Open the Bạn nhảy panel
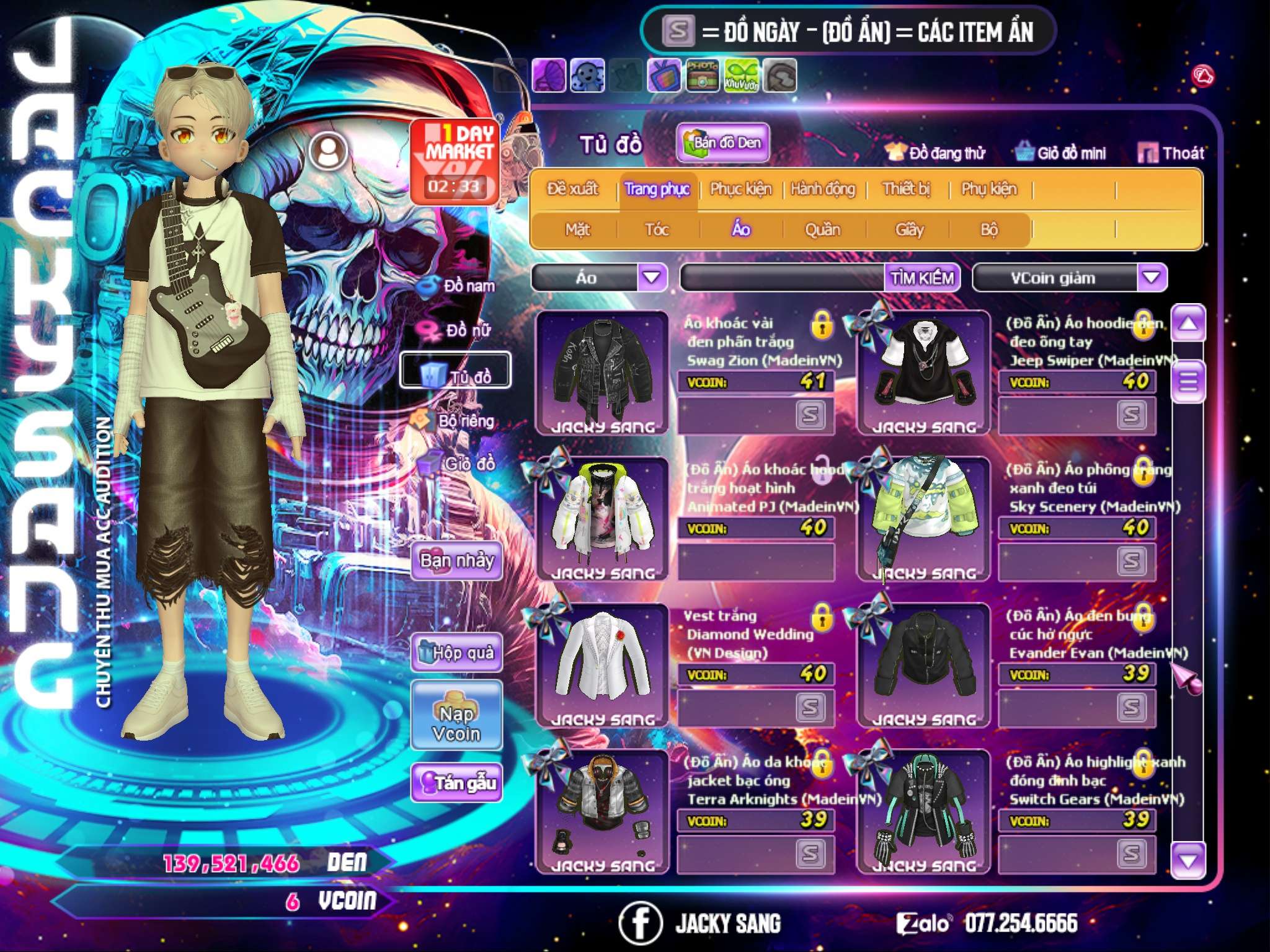This screenshot has width=1270, height=952. click(x=457, y=561)
